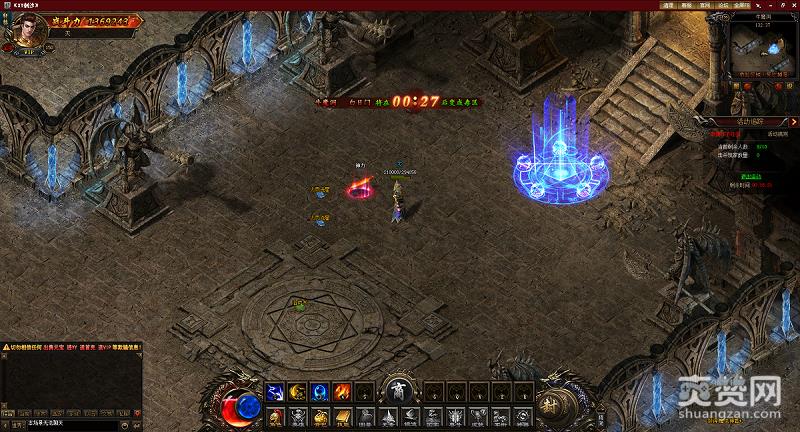Screen dimensions: 800x432
Task: Open the golden bag menu icon
Action: point(319,417)
